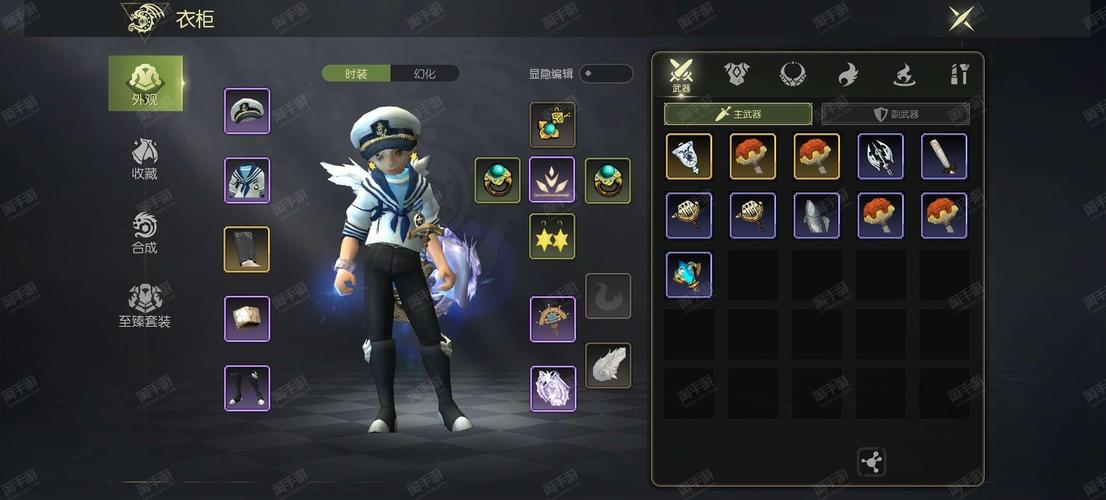Choose the dark trousers equipment slot

coord(247,249)
